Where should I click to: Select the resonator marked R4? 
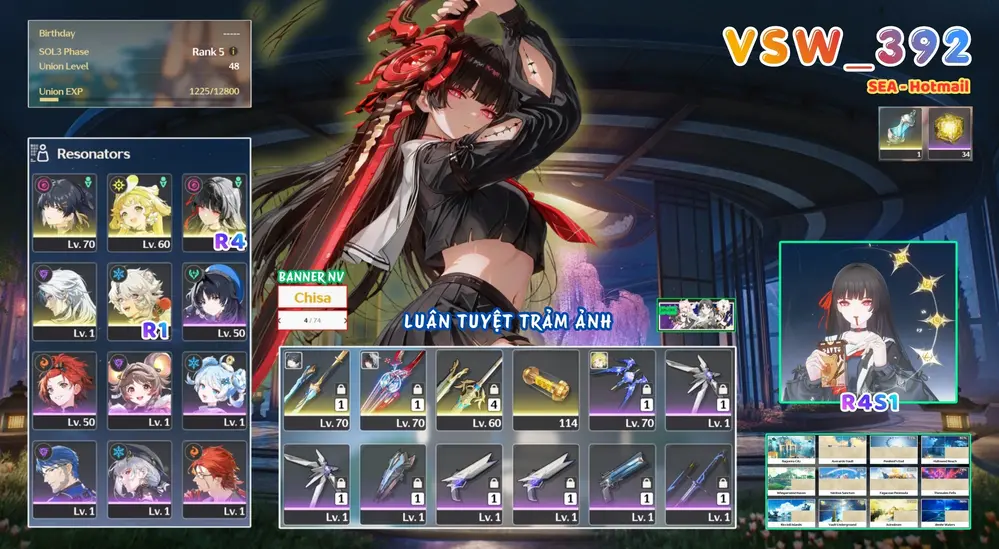coord(213,211)
